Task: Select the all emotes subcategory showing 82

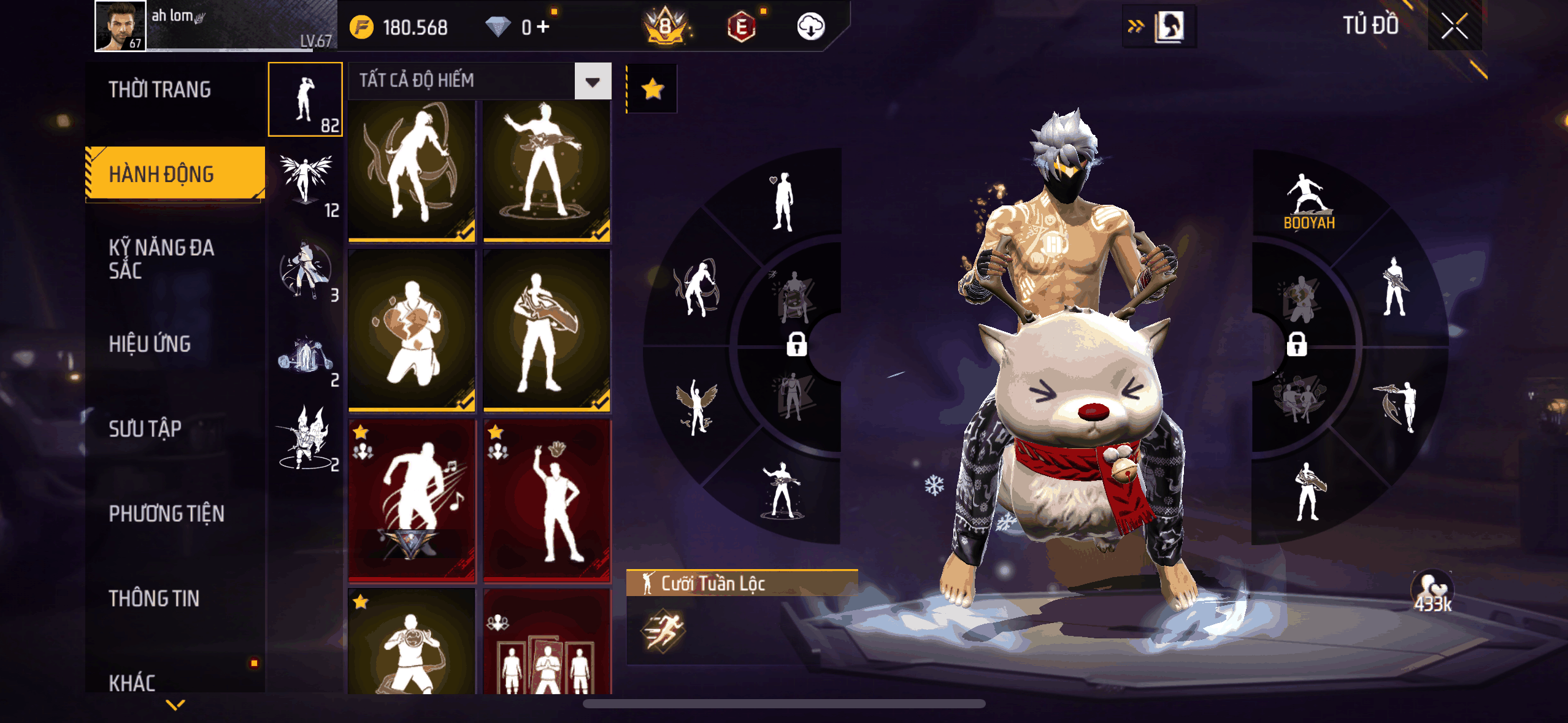Action: [306, 99]
